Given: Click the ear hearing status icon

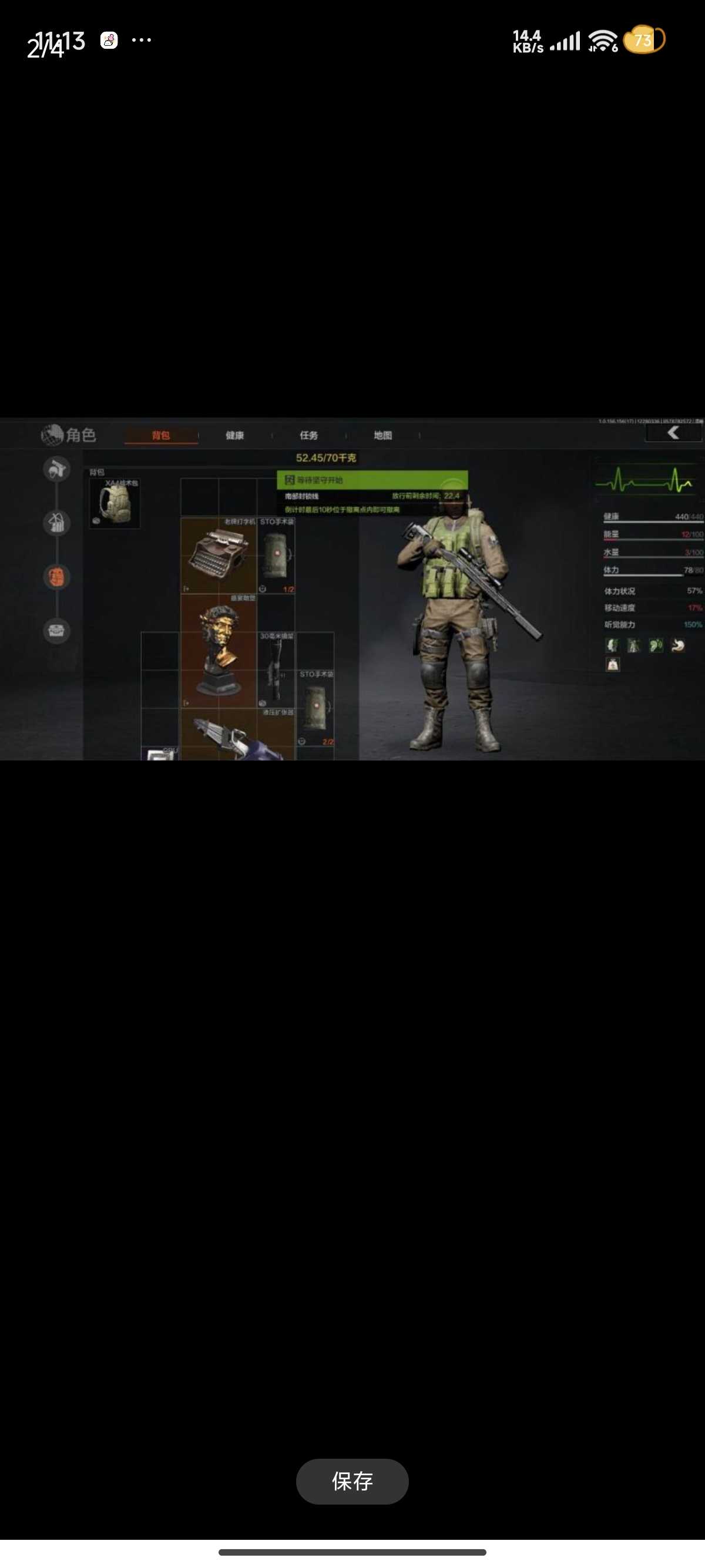Looking at the screenshot, I should [x=656, y=645].
